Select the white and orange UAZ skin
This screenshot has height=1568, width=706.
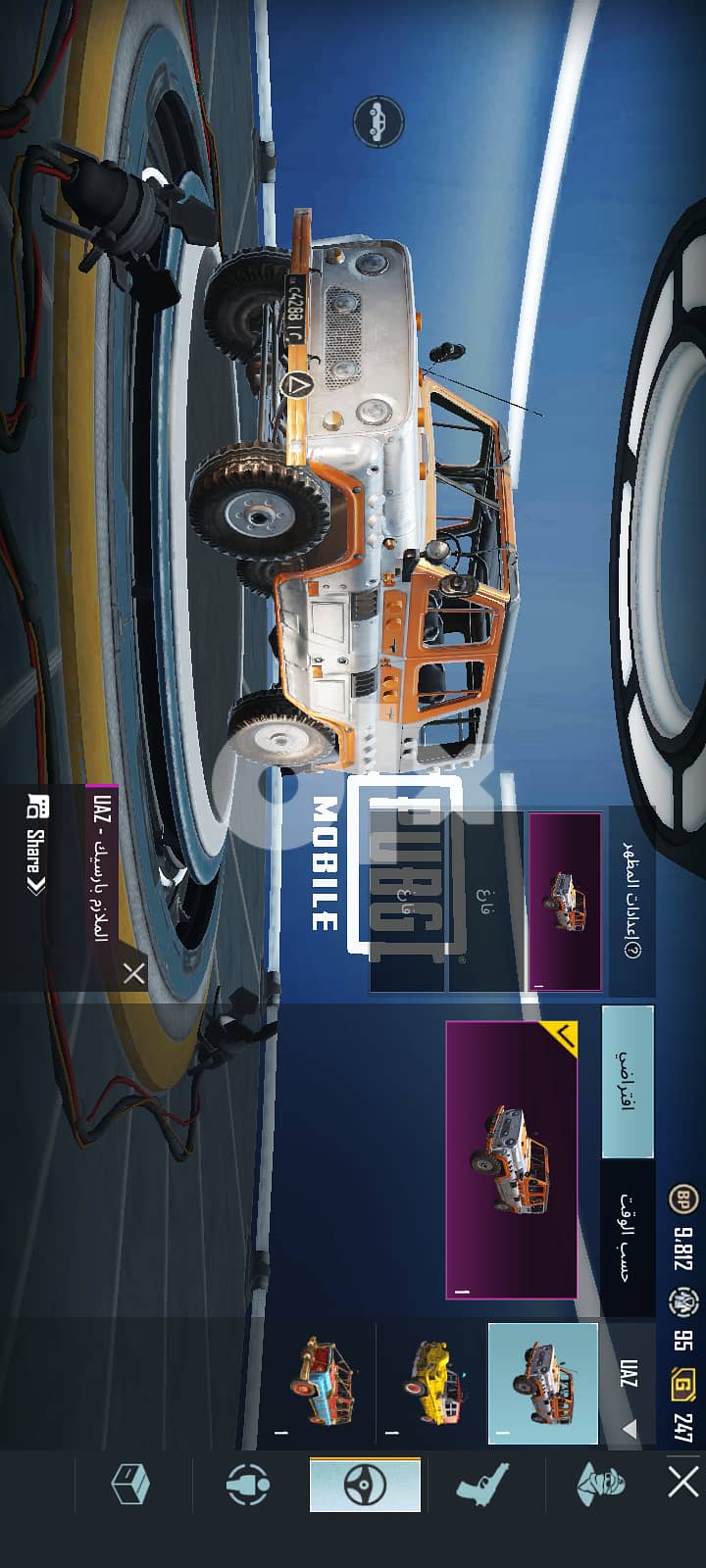click(542, 1384)
